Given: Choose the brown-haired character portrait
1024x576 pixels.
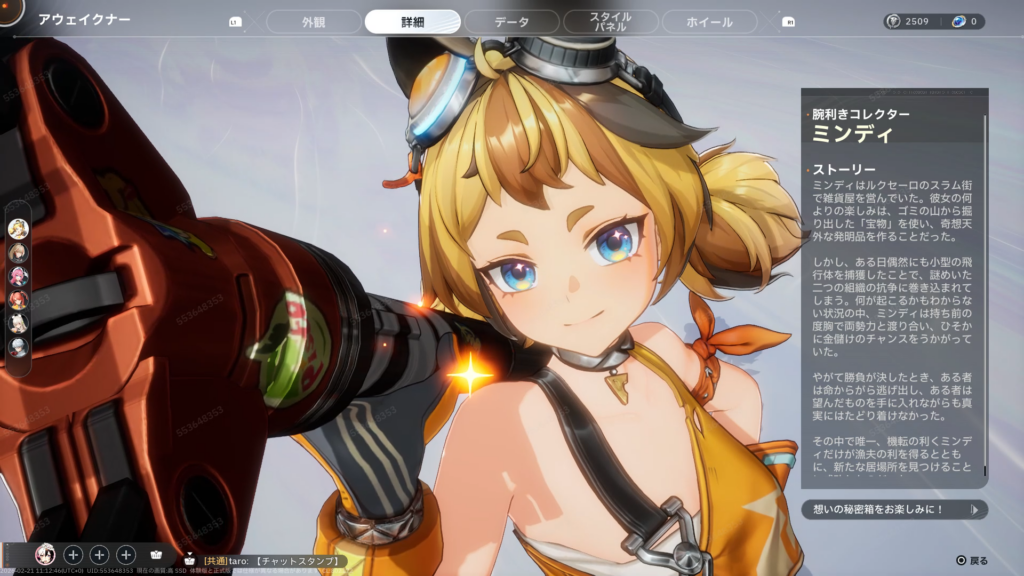Looking at the screenshot, I should pyautogui.click(x=18, y=252).
